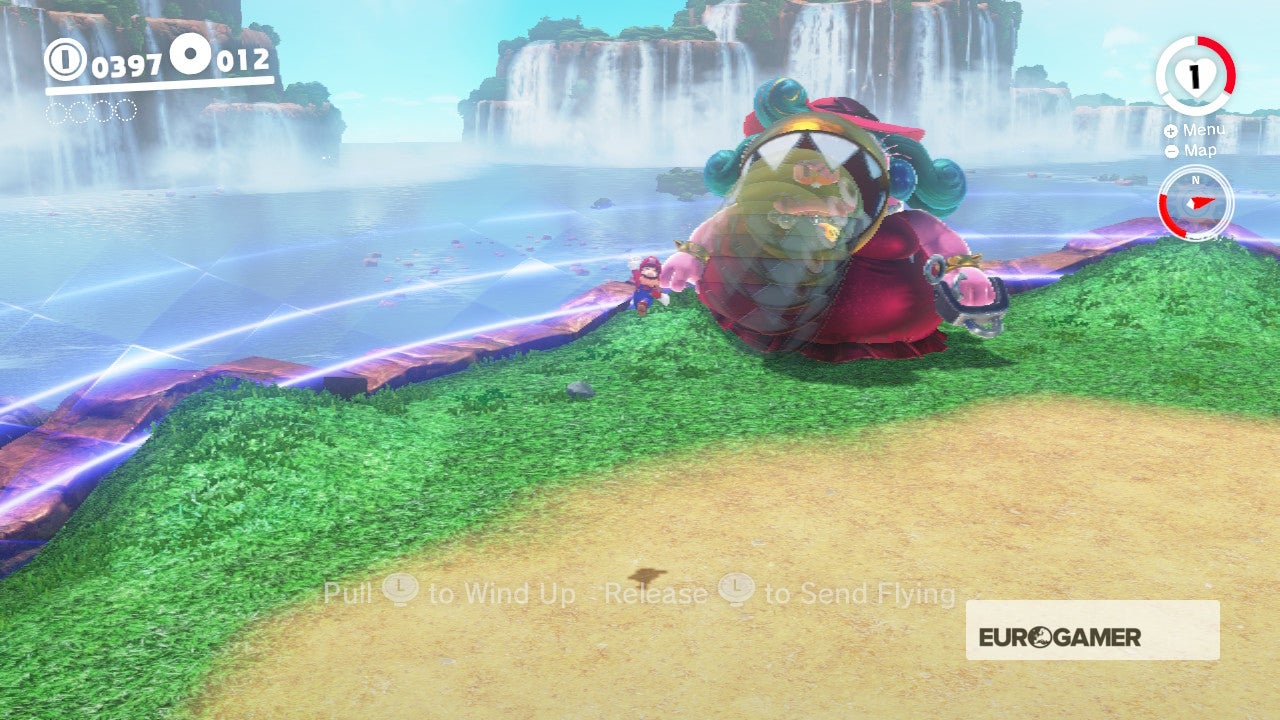
Task: Click the second dotted regional coin circle
Action: (77, 112)
